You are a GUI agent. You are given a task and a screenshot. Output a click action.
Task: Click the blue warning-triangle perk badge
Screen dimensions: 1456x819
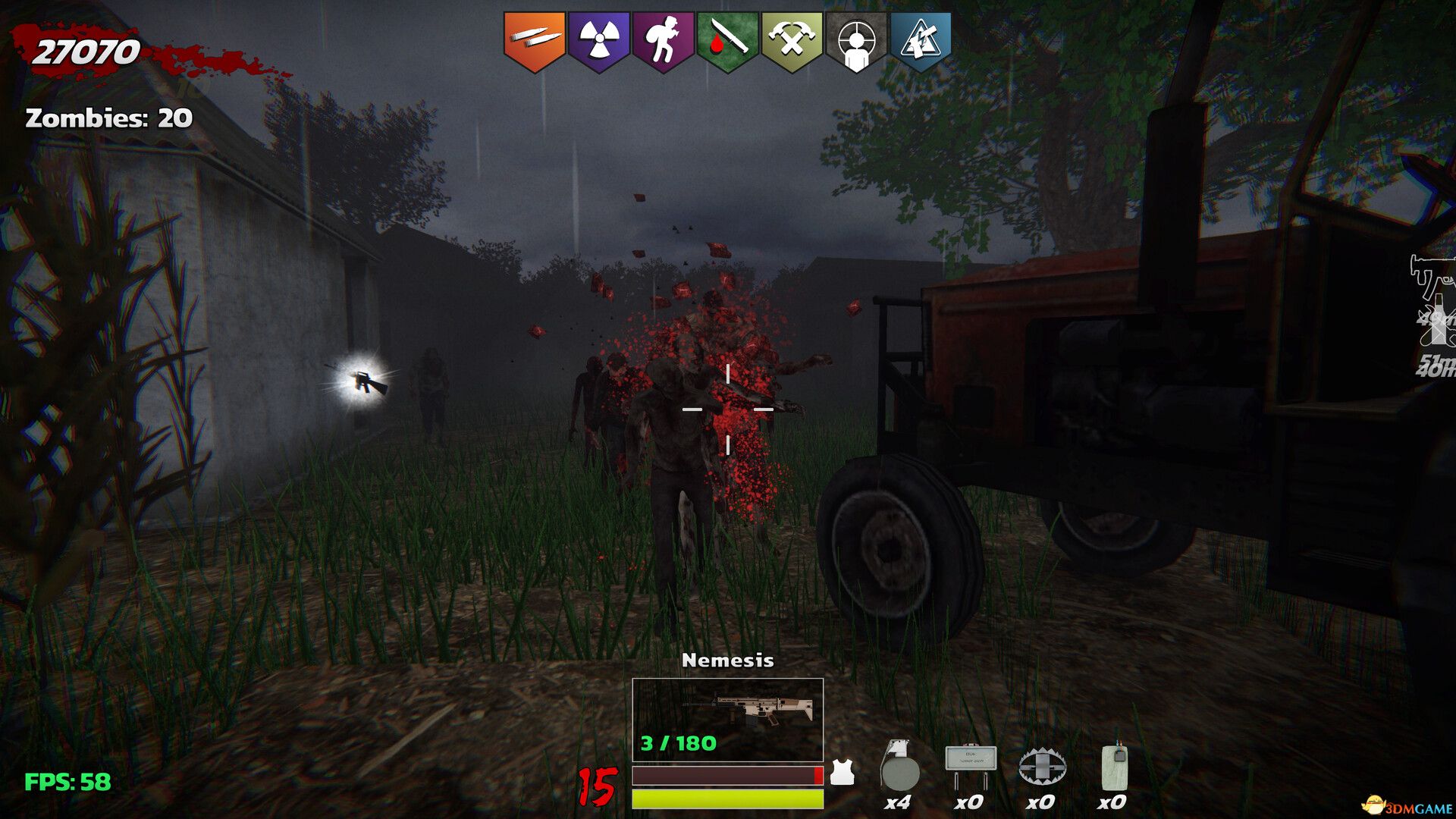(x=920, y=40)
